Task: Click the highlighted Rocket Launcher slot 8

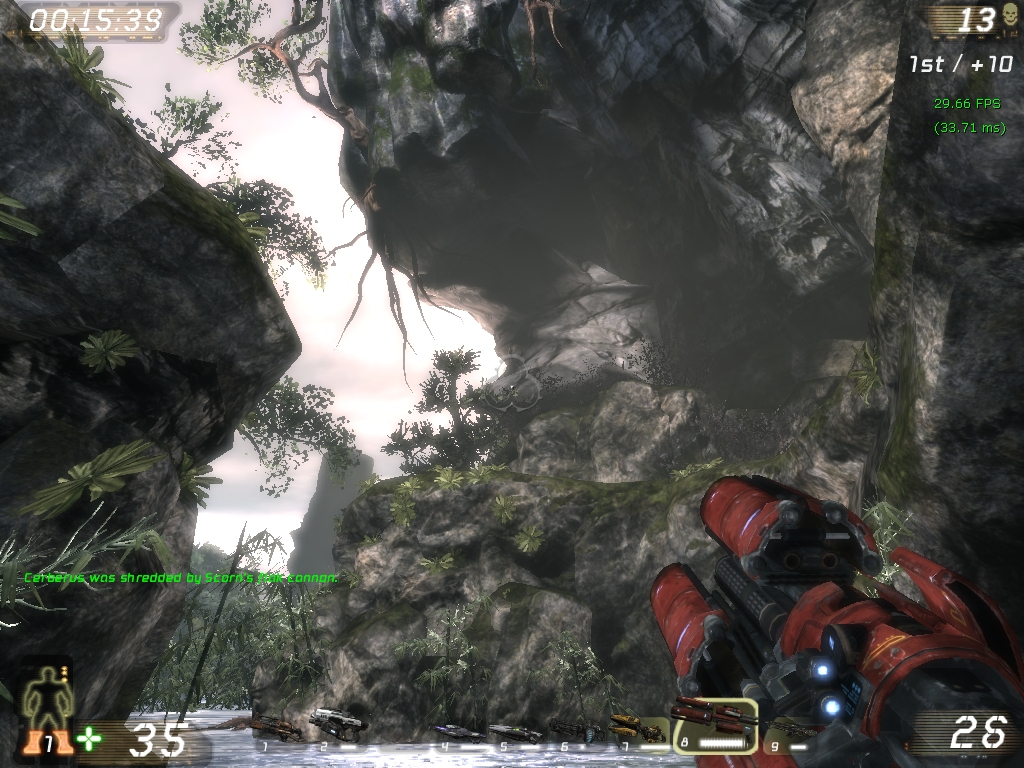Action: [714, 722]
